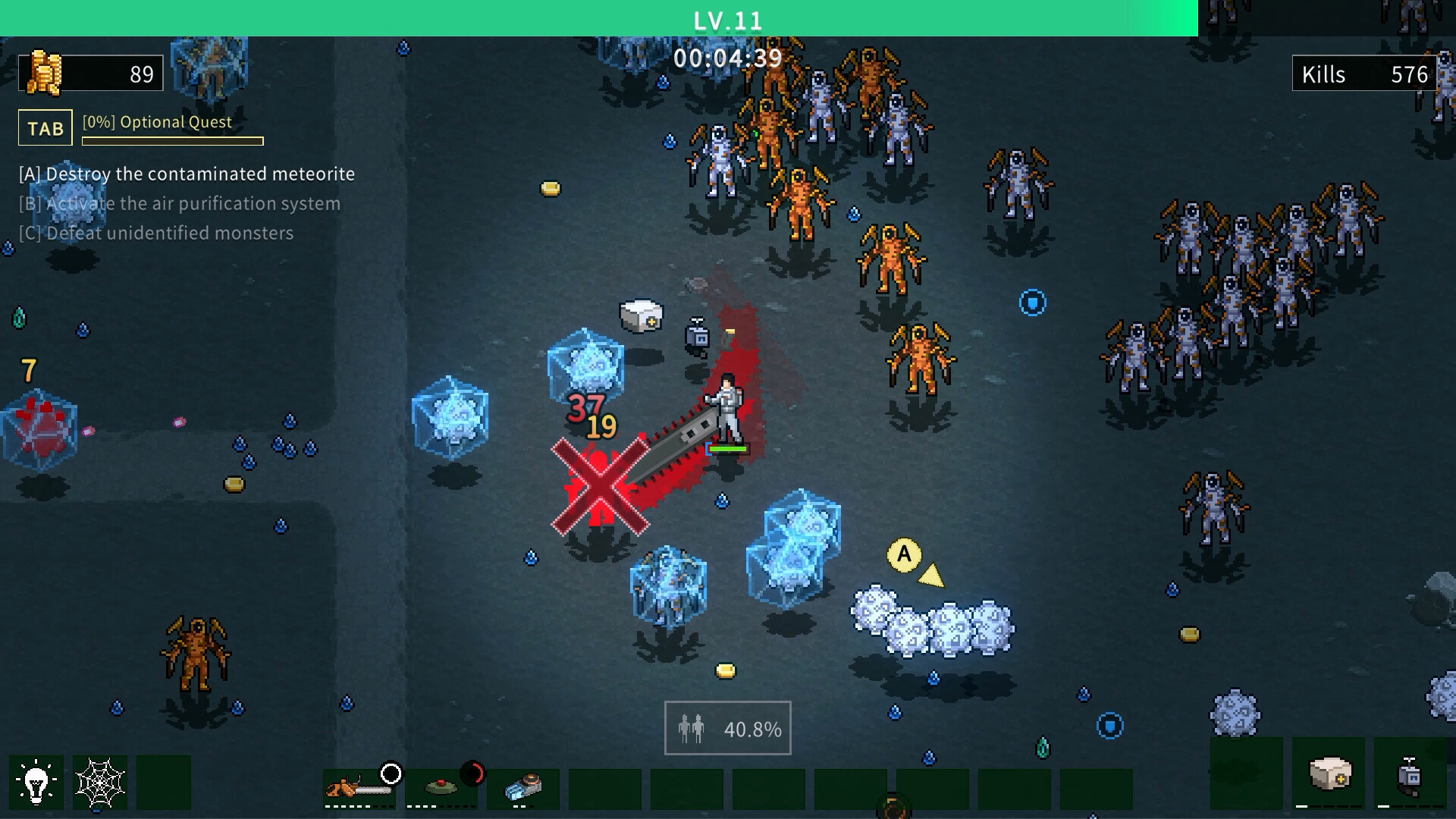The image size is (1456, 819).
Task: Expand the Optional Quest panel with TAB
Action: pyautogui.click(x=44, y=127)
